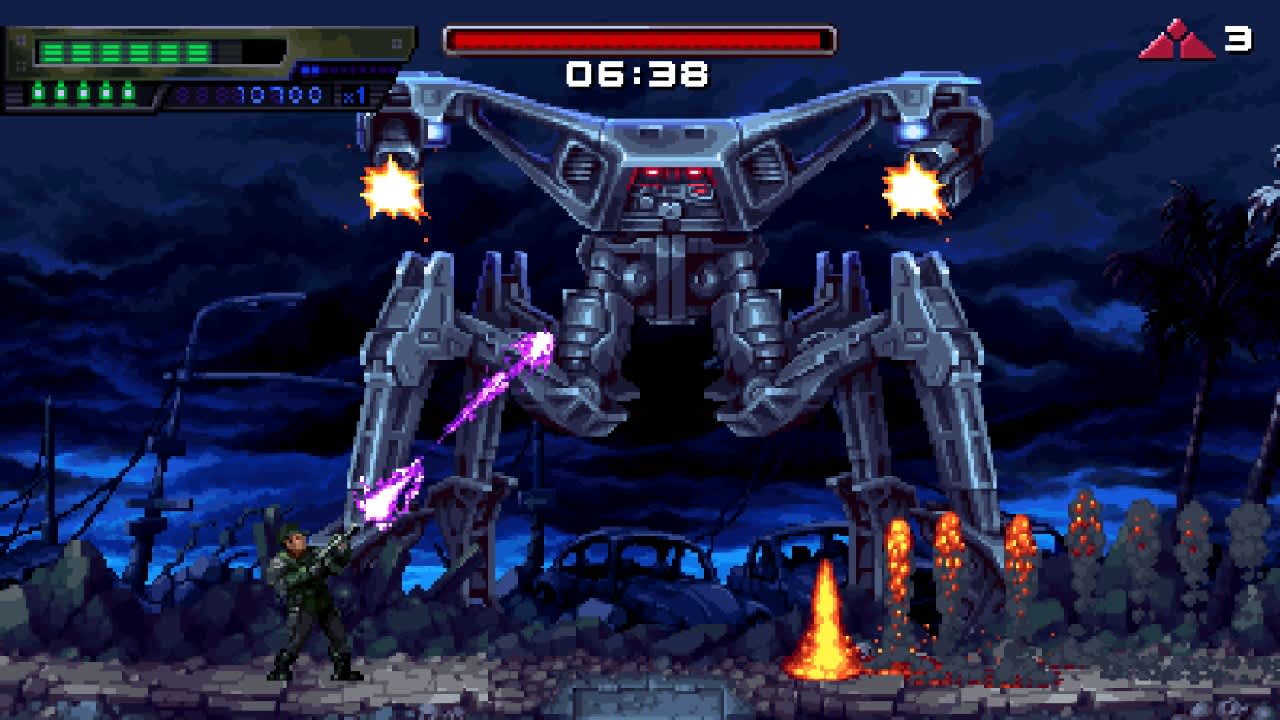
Task: Toggle the last lit health segment
Action: point(200,50)
